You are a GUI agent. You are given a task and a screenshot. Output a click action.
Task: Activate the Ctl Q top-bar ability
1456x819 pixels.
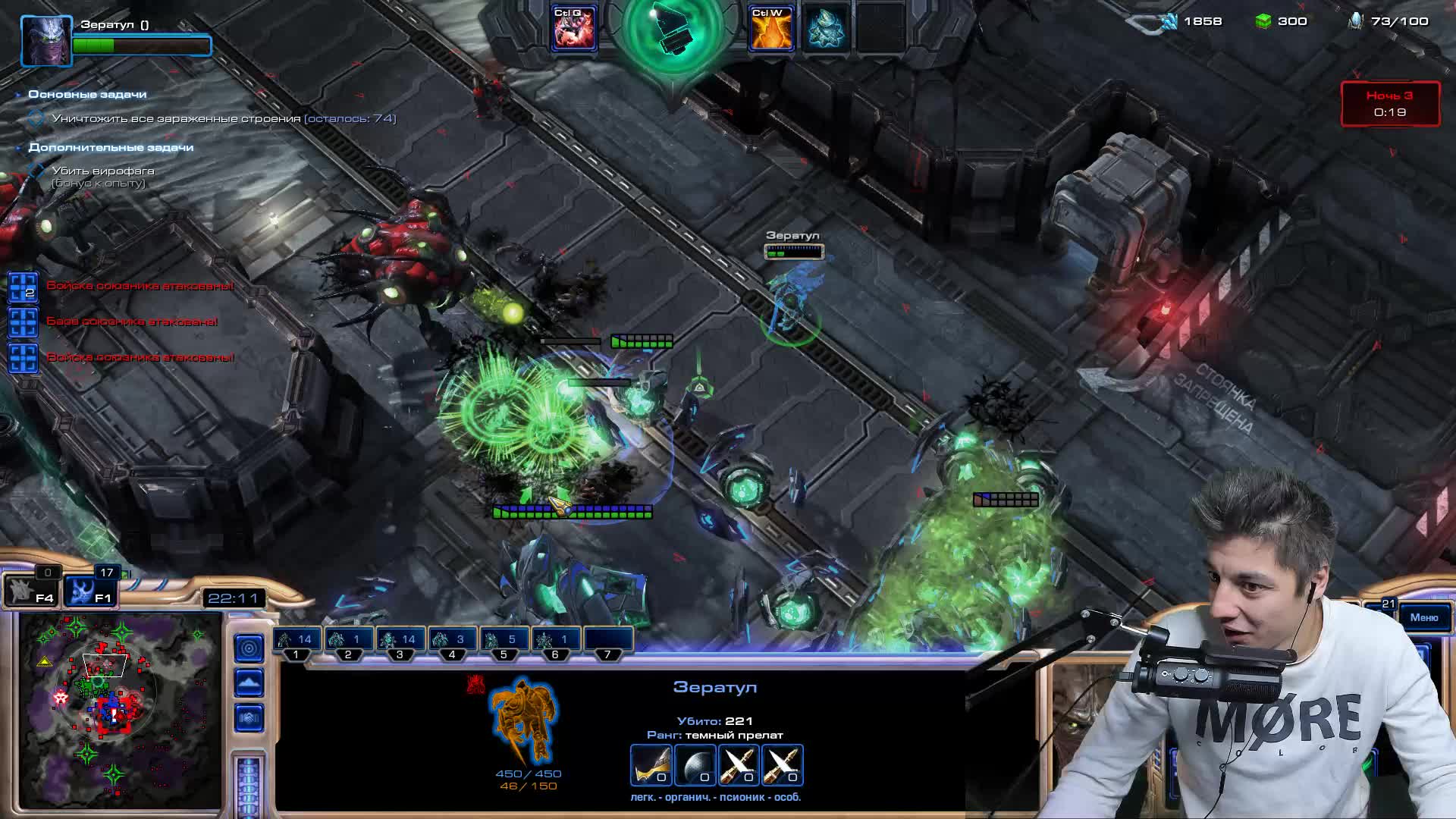point(574,28)
